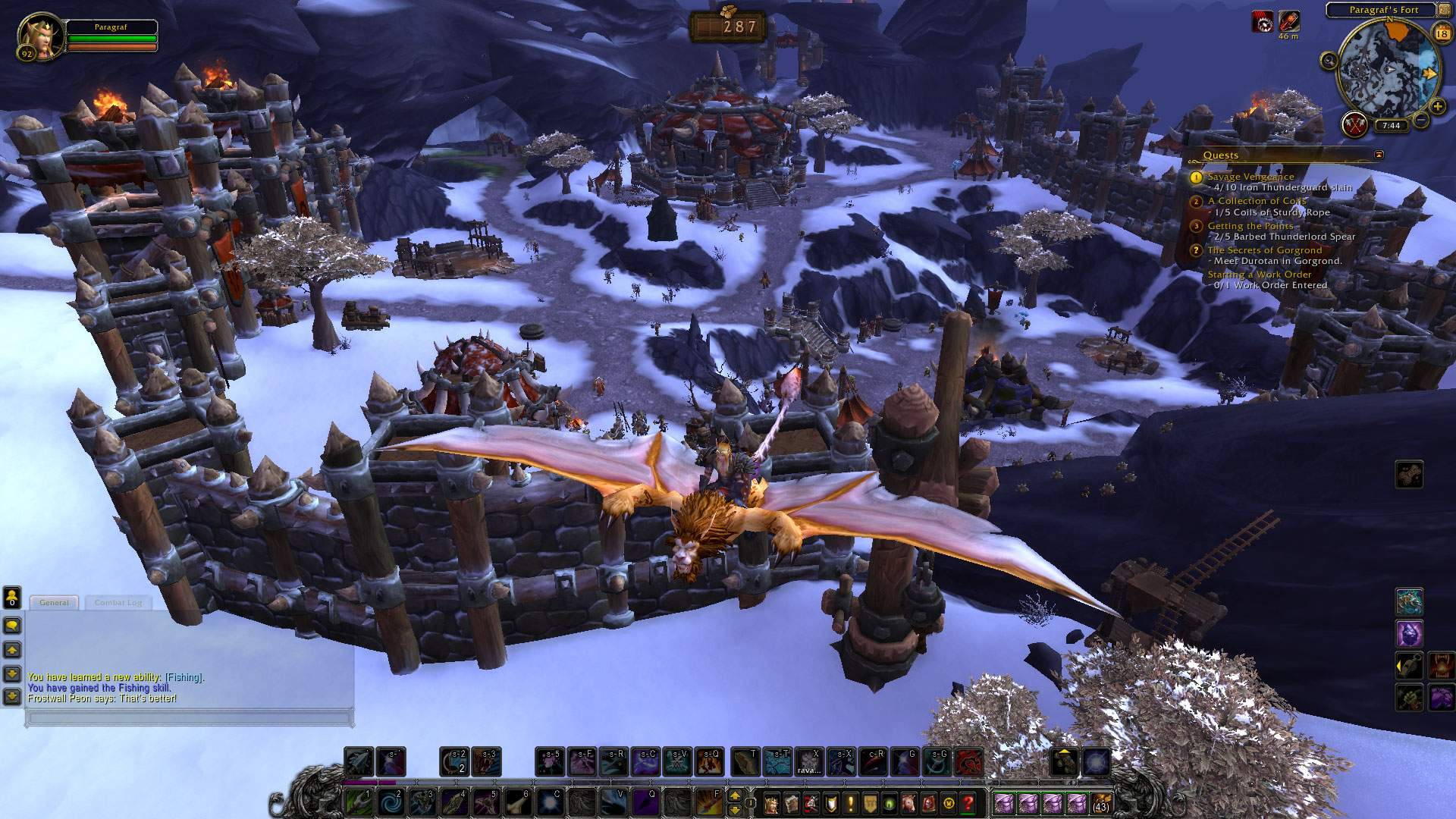Open The Secrets of Gorgrond quest
This screenshot has height=819, width=1456.
tap(1264, 250)
